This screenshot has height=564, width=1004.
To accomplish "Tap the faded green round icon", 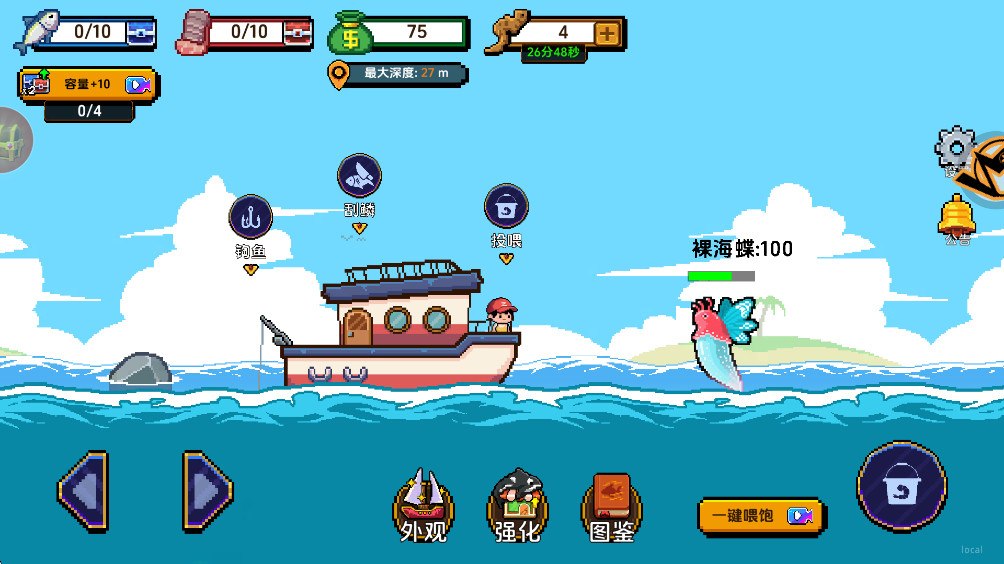I will [12, 138].
